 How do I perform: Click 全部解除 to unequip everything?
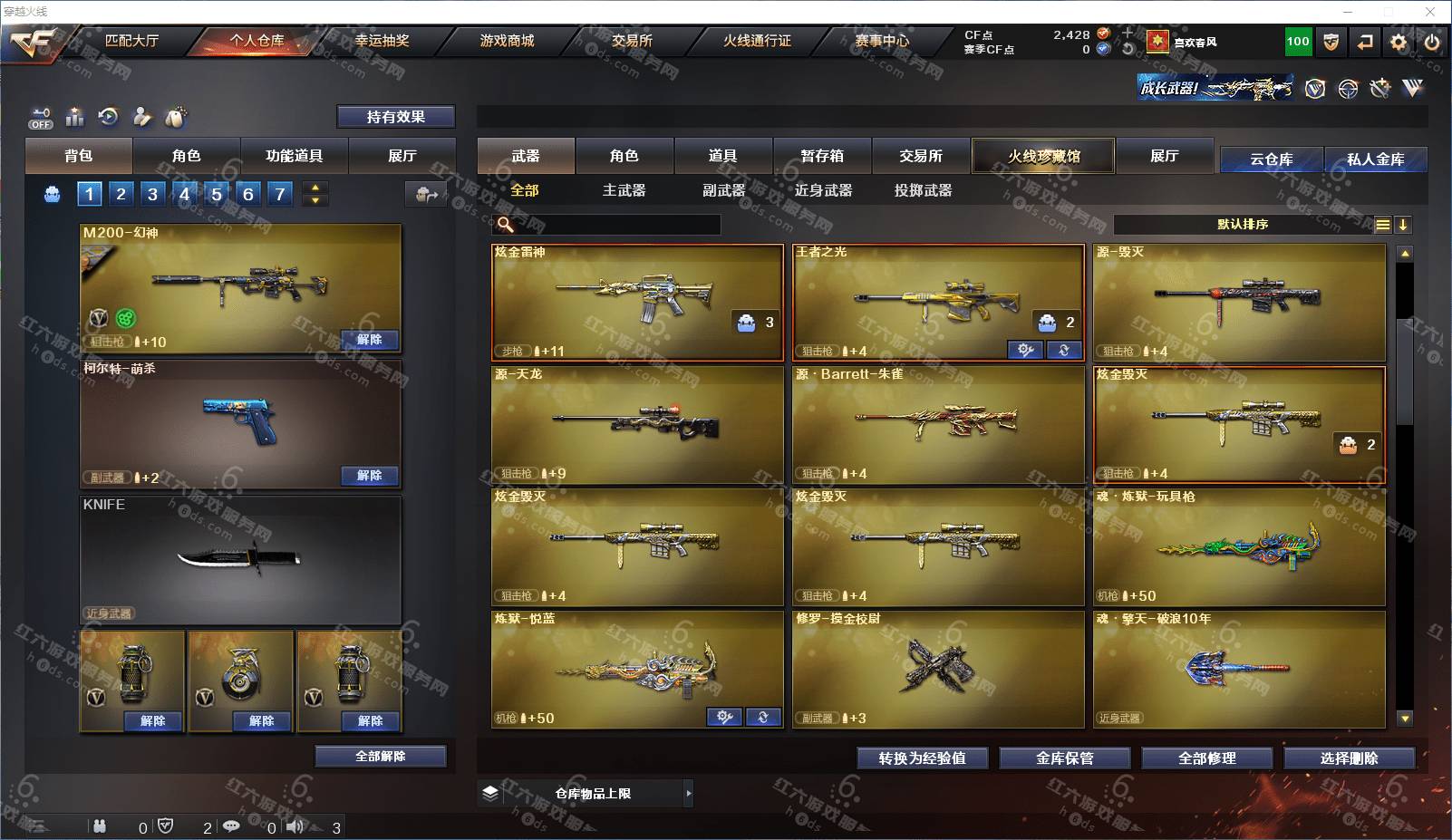[381, 757]
